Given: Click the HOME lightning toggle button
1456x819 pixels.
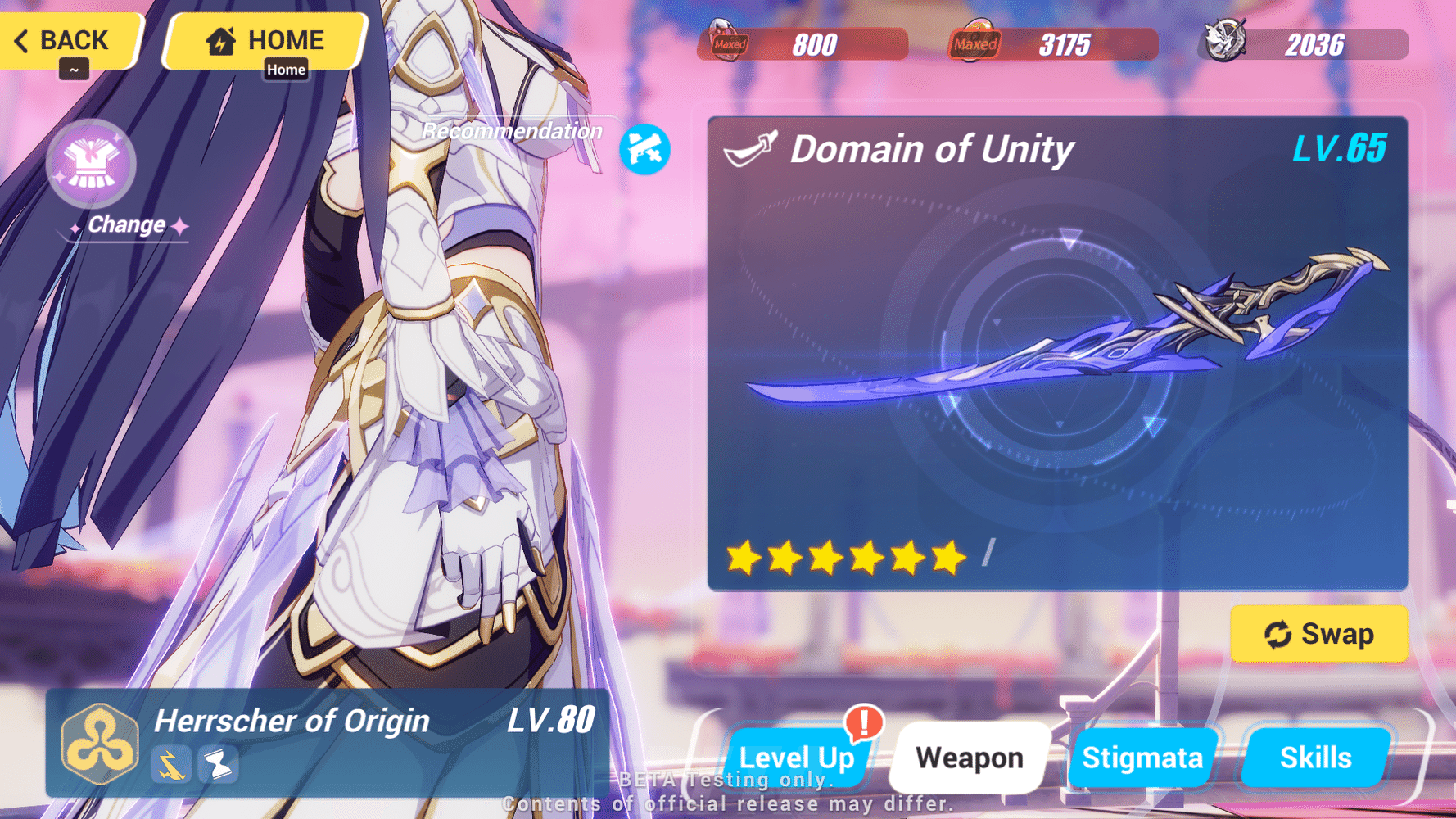Looking at the screenshot, I should 264,38.
